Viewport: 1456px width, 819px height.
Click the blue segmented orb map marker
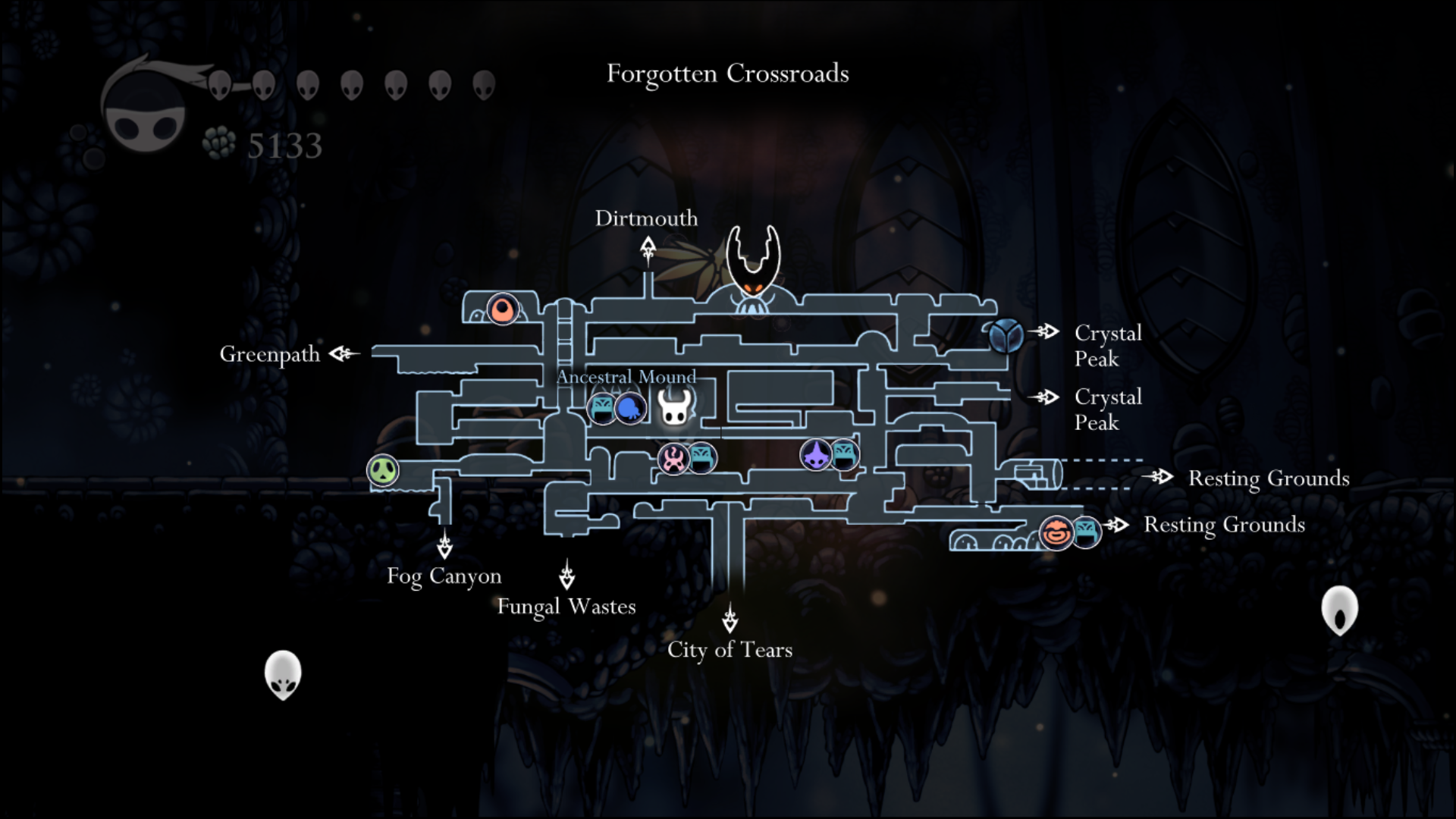pyautogui.click(x=1006, y=334)
